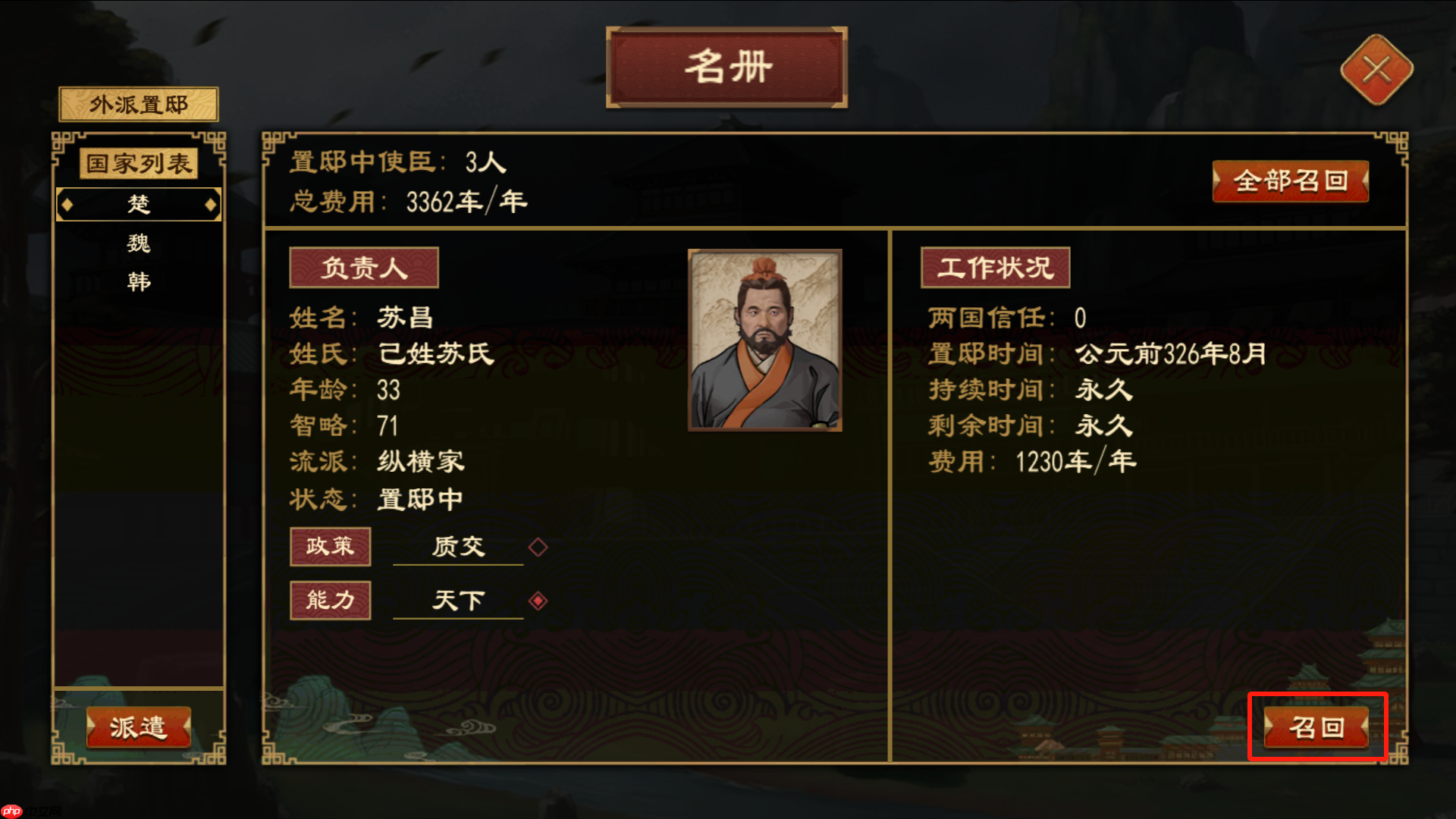Select 魏 in the country list
Viewport: 1456px width, 819px height.
(137, 243)
